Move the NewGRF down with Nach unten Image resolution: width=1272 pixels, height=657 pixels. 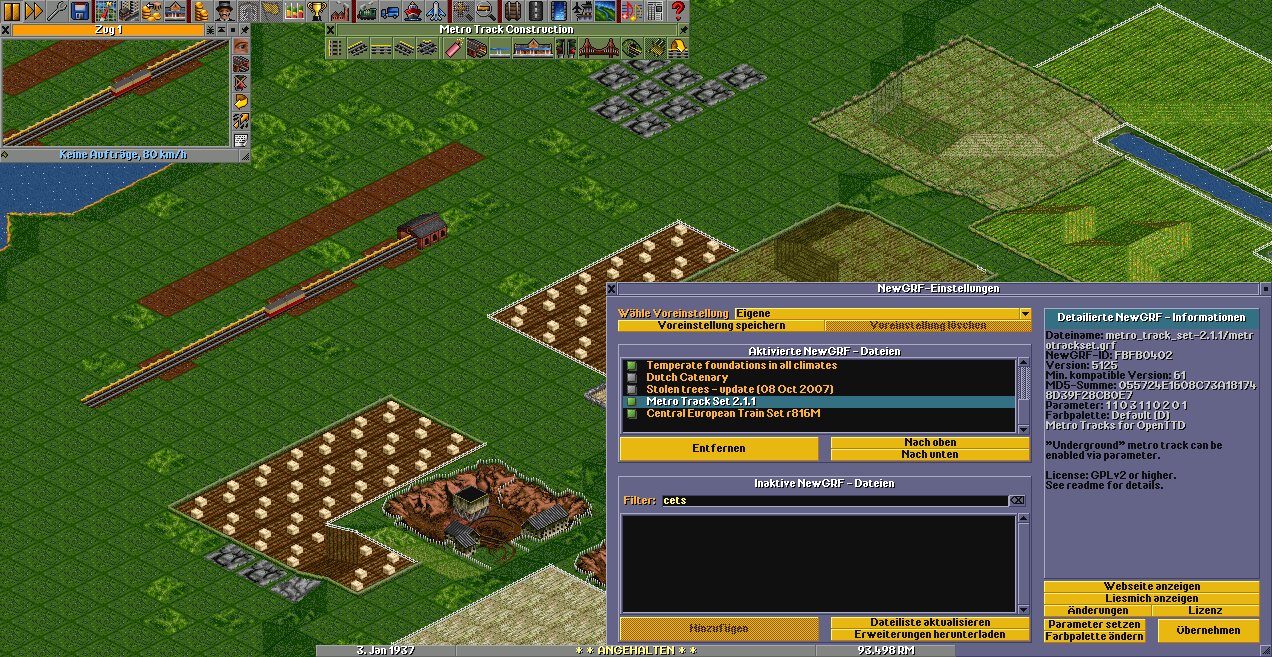[929, 455]
